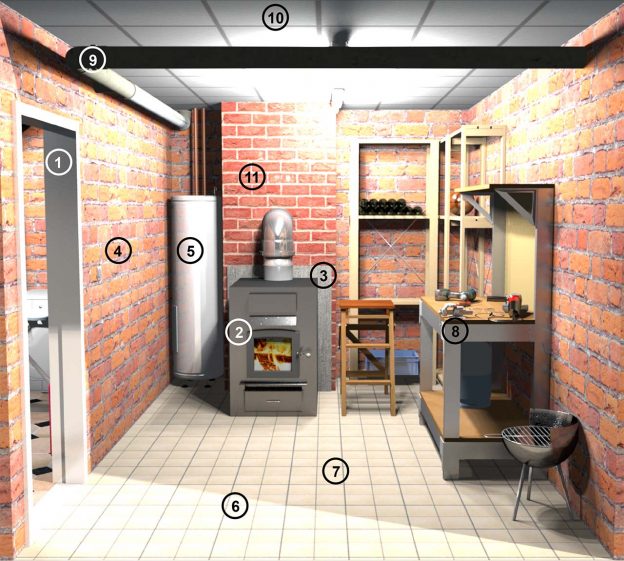
Task: Select the number 5 marker on the water tank
Action: [190, 249]
